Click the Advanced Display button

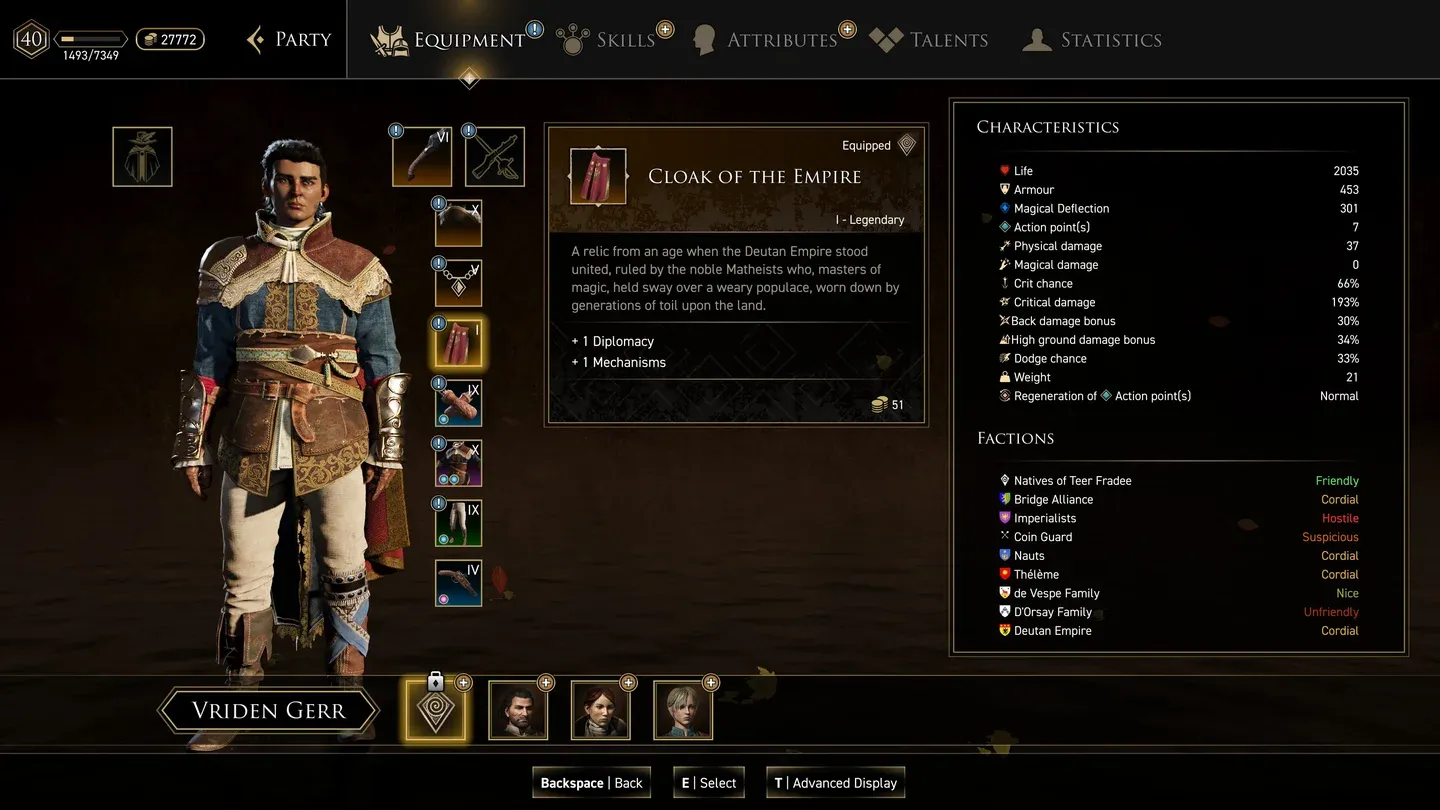click(835, 783)
